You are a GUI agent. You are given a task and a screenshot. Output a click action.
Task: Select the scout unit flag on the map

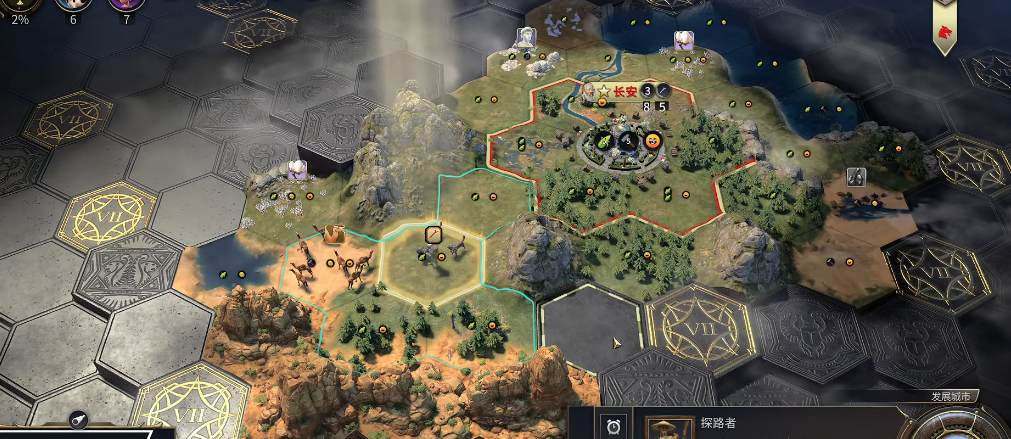click(x=433, y=234)
